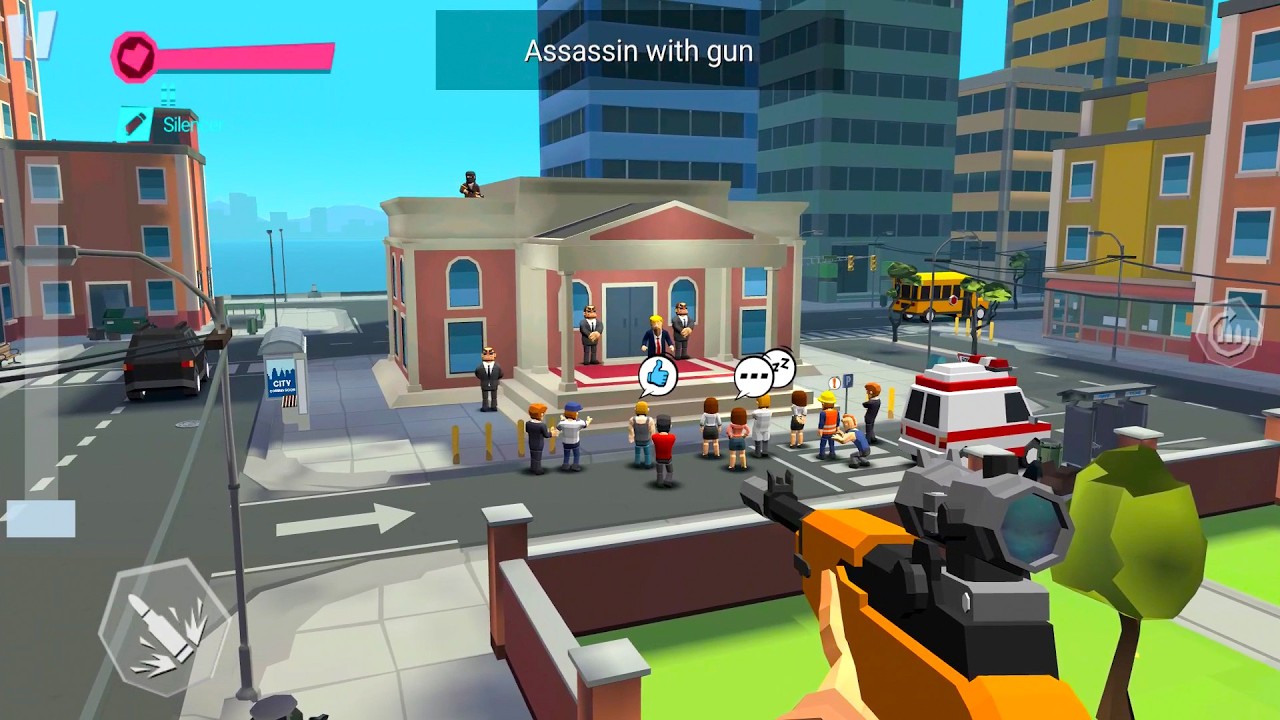1280x720 pixels.
Task: Select the Silencer attachment icon
Action: tap(135, 124)
